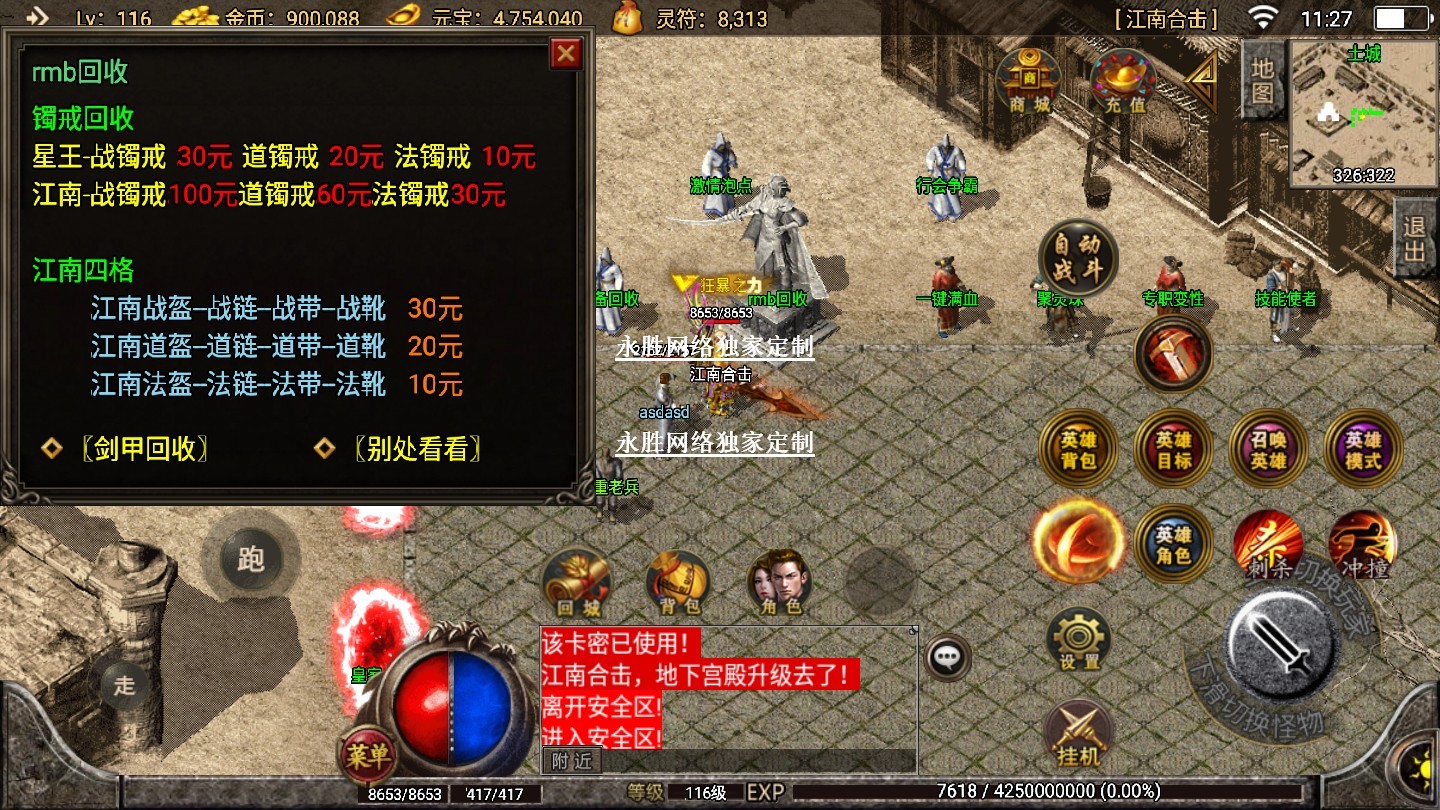Use 回城 return to town scroll
The image size is (1440, 810).
pyautogui.click(x=577, y=581)
